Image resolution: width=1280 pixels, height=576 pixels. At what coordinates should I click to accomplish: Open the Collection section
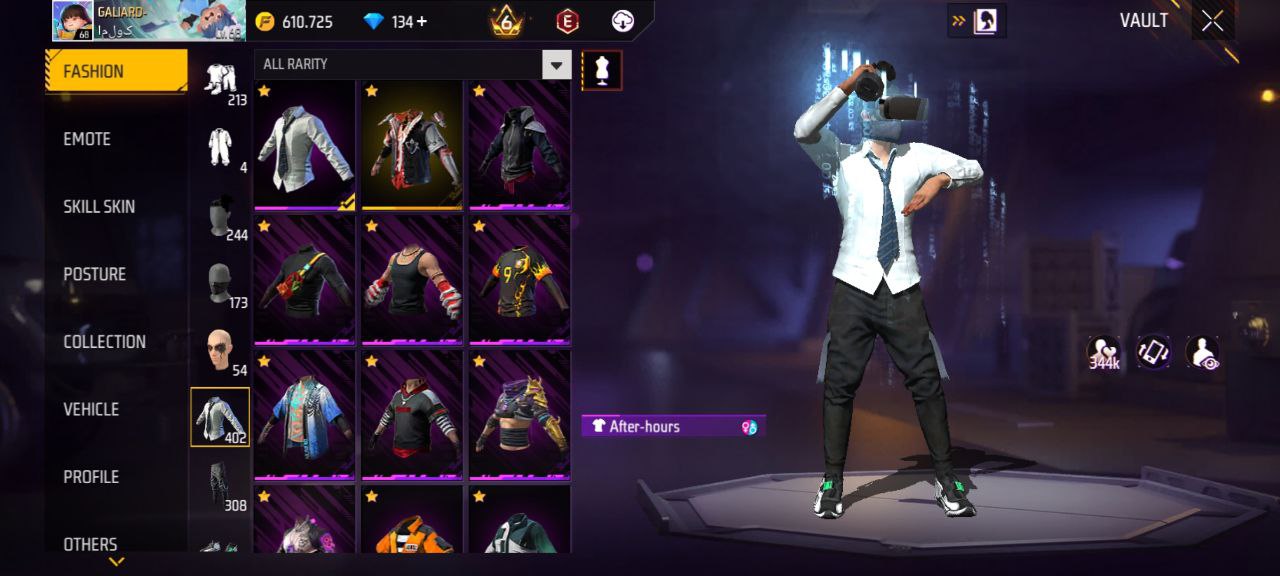pos(104,342)
